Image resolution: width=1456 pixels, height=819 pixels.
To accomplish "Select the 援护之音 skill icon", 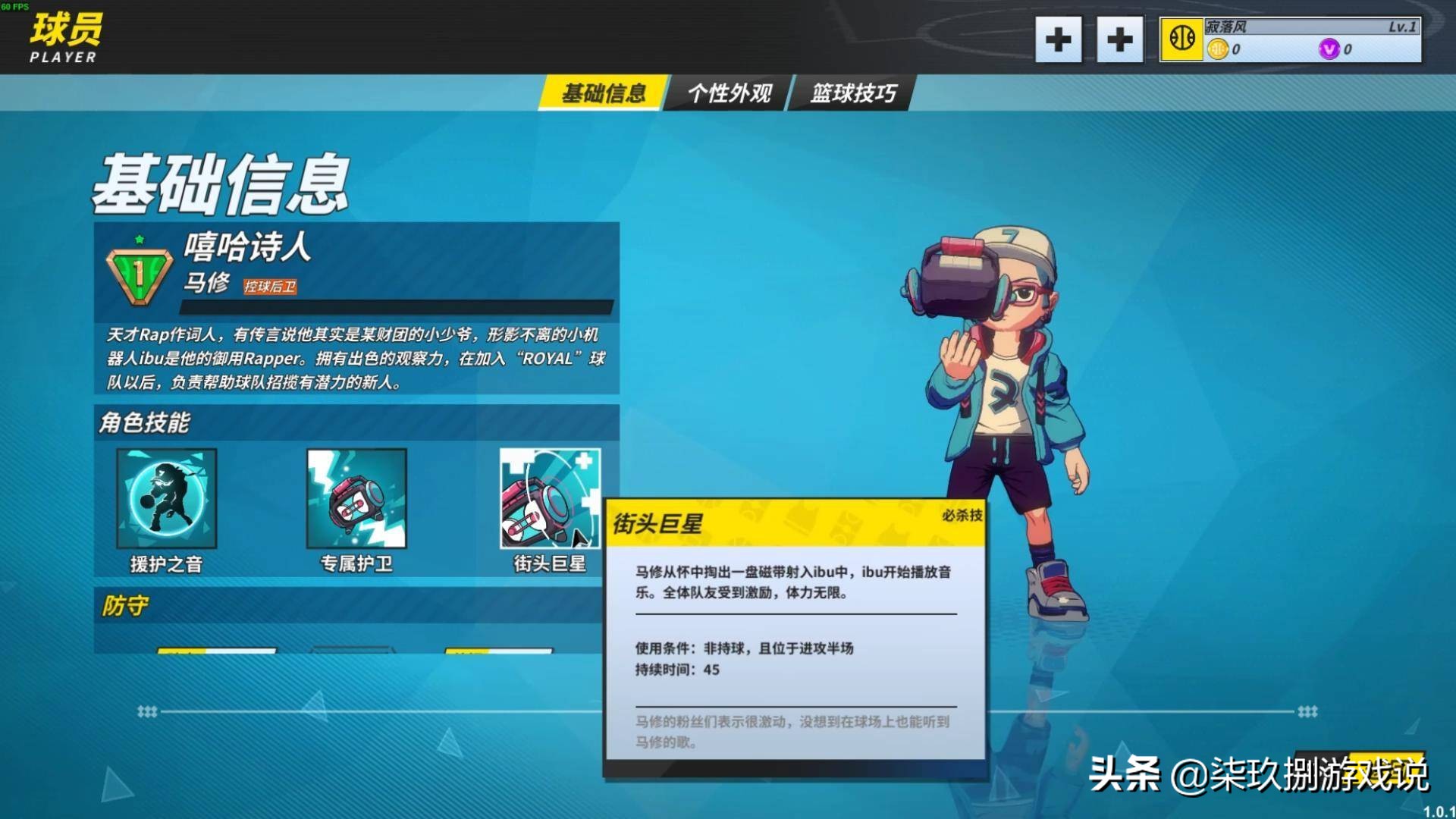I will 167,498.
